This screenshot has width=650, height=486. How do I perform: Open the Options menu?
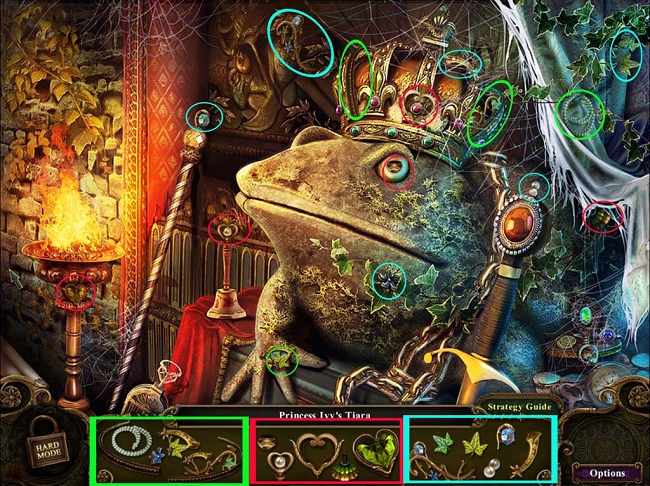point(607,472)
